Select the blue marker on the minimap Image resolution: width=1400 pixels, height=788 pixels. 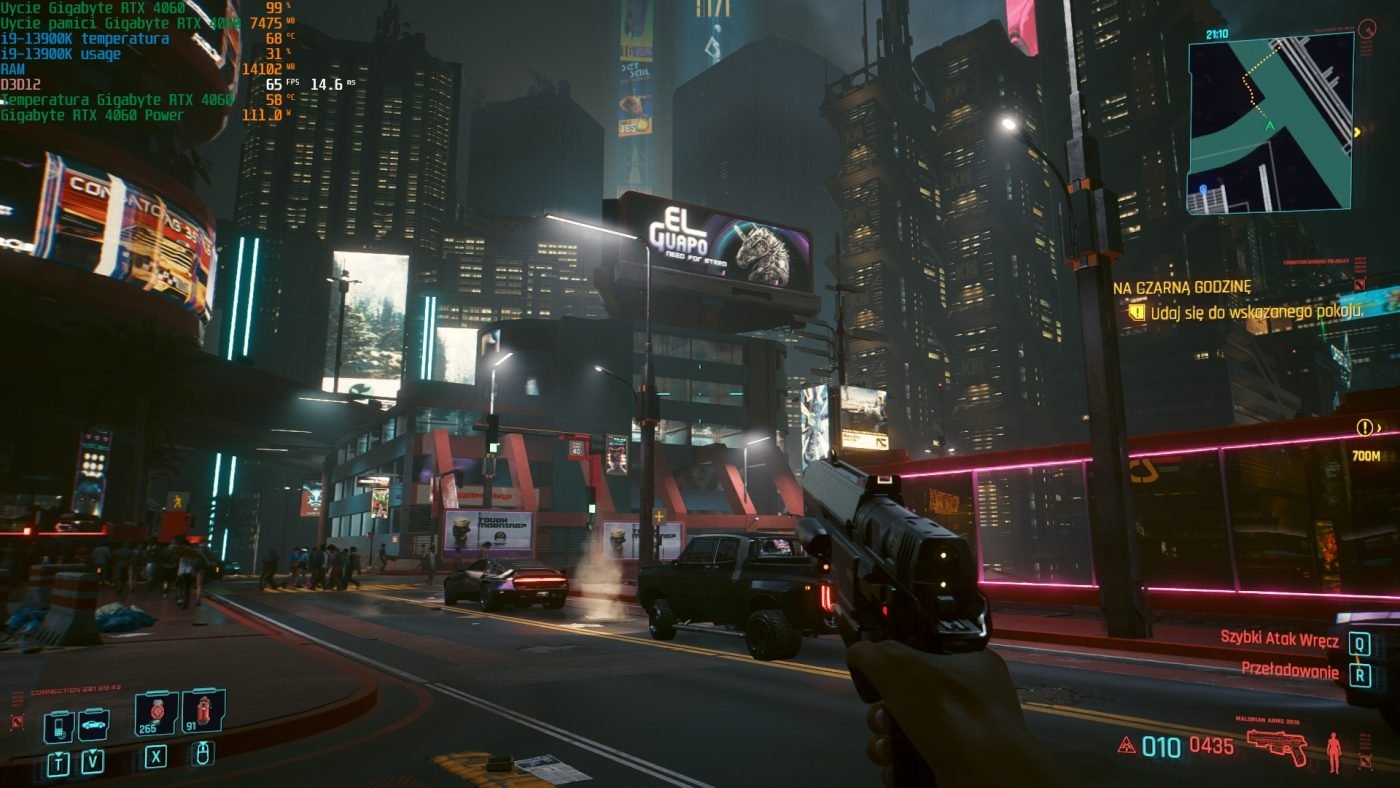[1201, 187]
